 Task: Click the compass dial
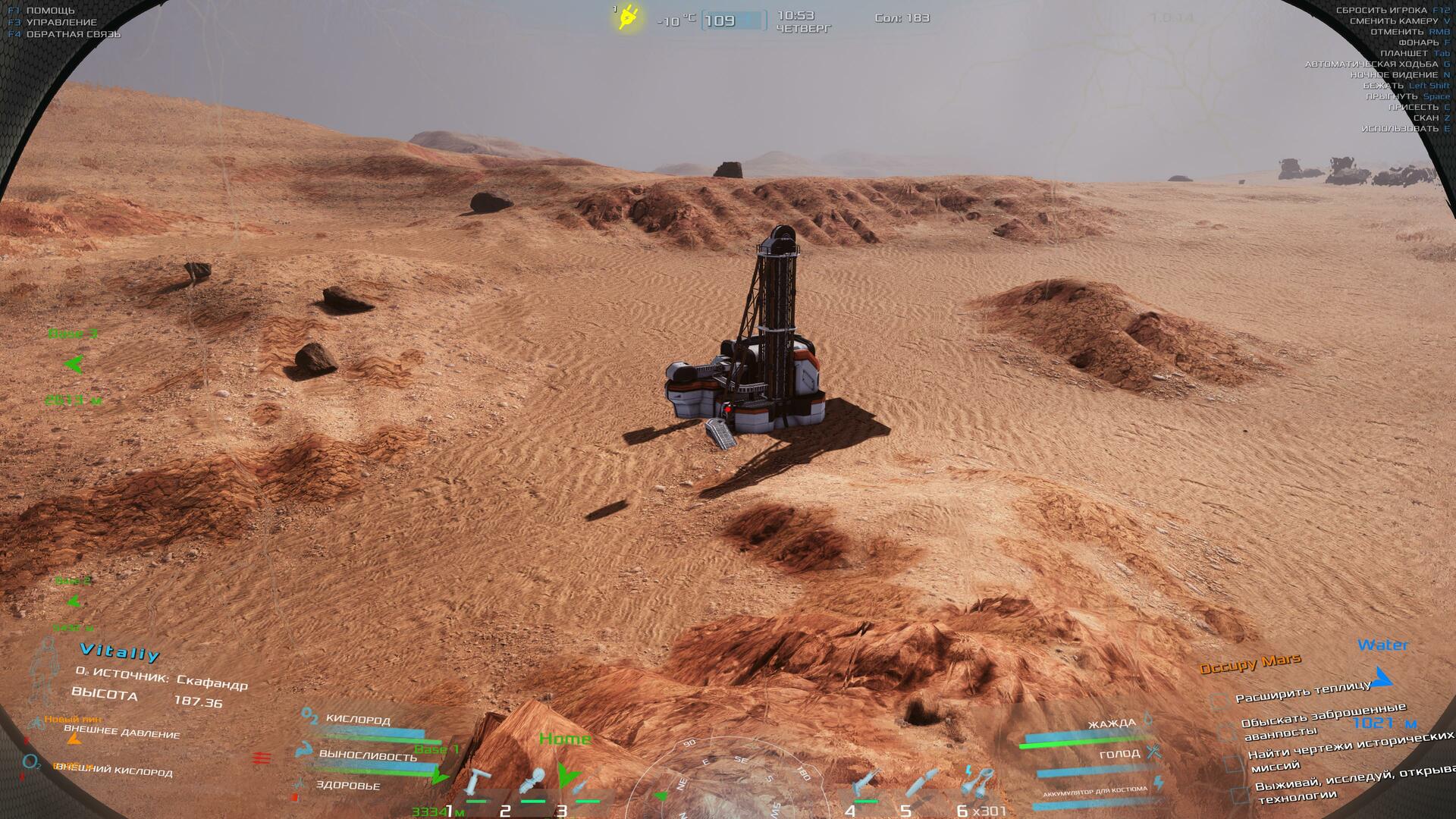(728, 781)
